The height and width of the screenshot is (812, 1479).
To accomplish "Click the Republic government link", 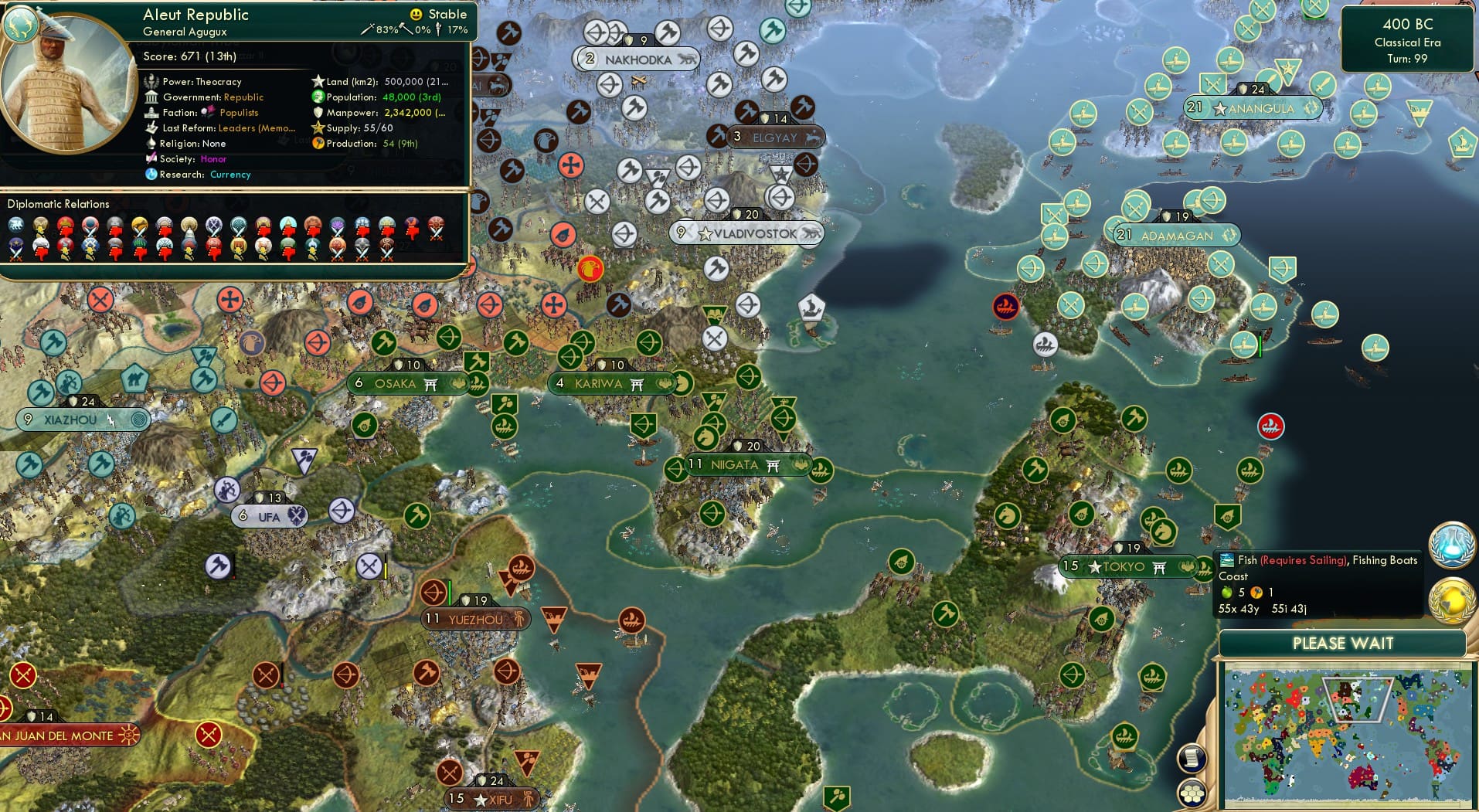I will coord(243,97).
